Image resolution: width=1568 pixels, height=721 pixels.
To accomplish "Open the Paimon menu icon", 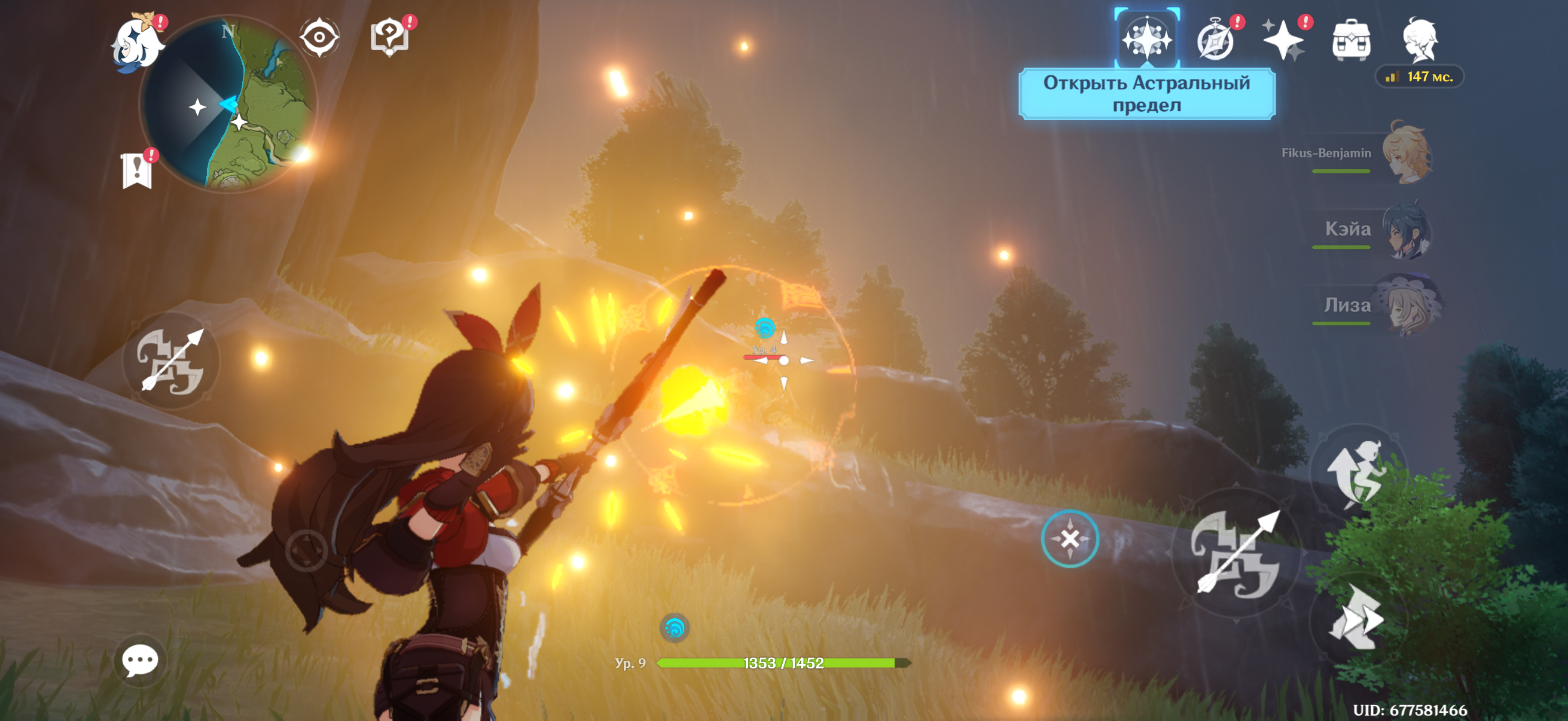I will click(x=136, y=42).
